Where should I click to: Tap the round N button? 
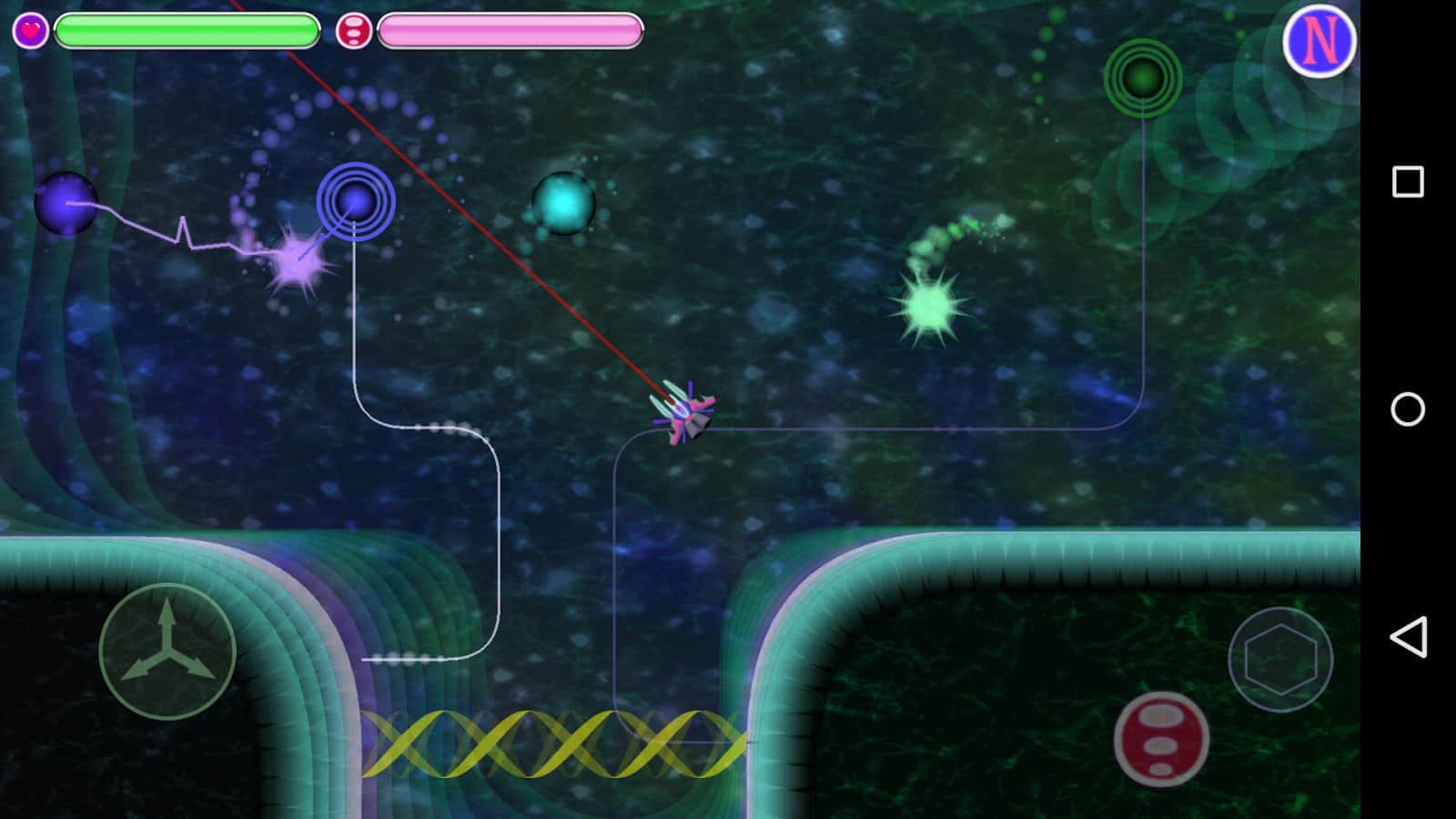point(1319,41)
